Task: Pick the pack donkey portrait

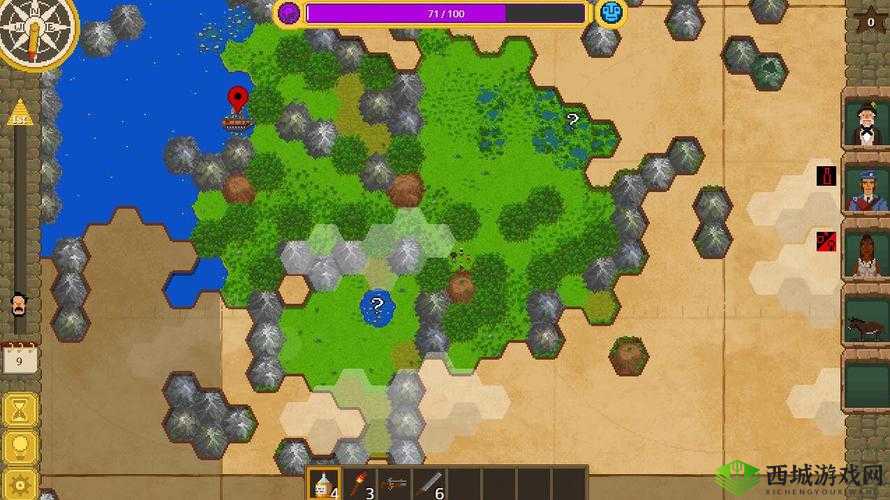Action: tap(865, 324)
